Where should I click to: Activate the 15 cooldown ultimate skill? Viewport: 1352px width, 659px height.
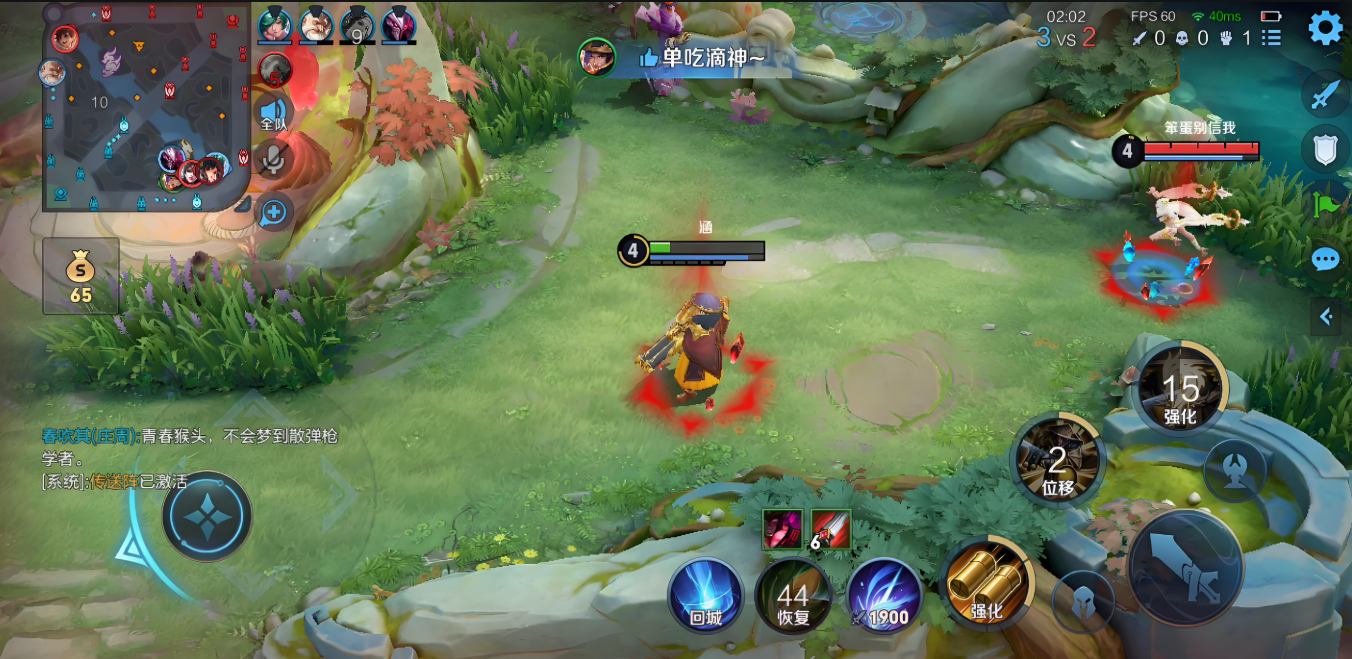(x=1180, y=390)
